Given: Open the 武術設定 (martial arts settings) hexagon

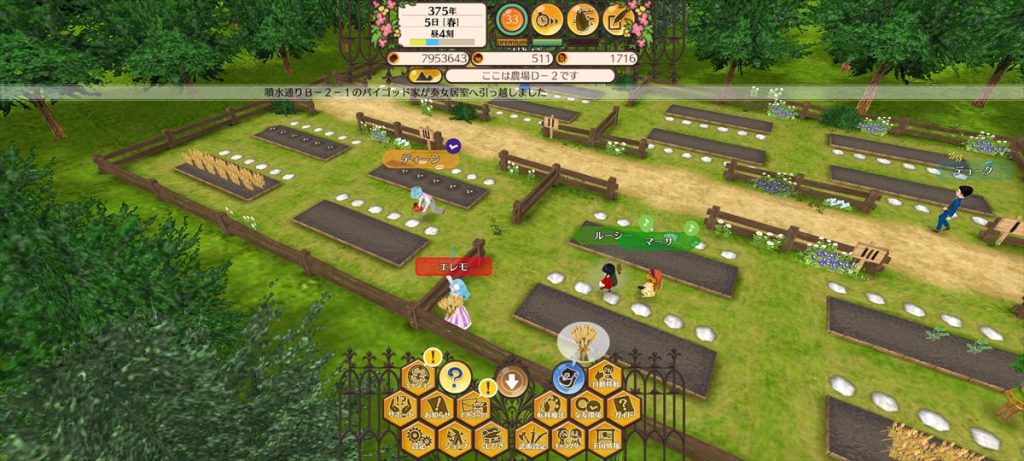Looking at the screenshot, I should tap(533, 438).
